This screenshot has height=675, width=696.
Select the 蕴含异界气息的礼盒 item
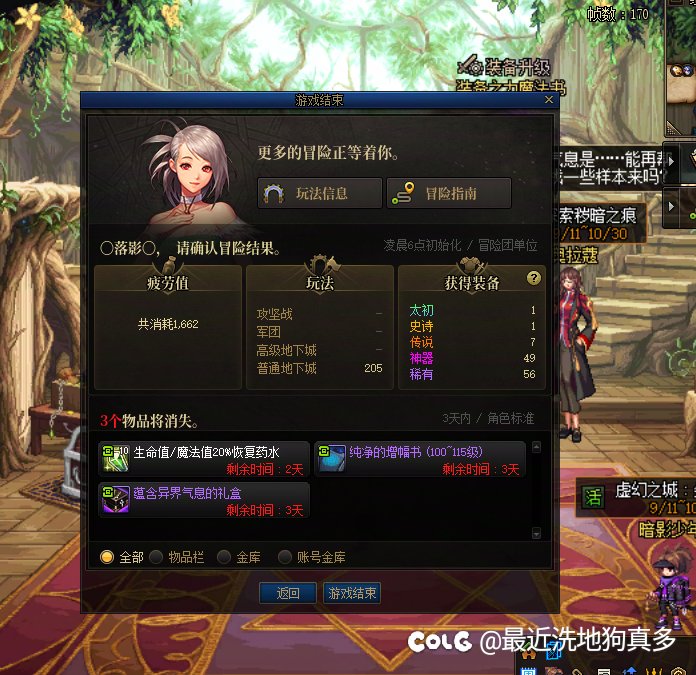[204, 501]
